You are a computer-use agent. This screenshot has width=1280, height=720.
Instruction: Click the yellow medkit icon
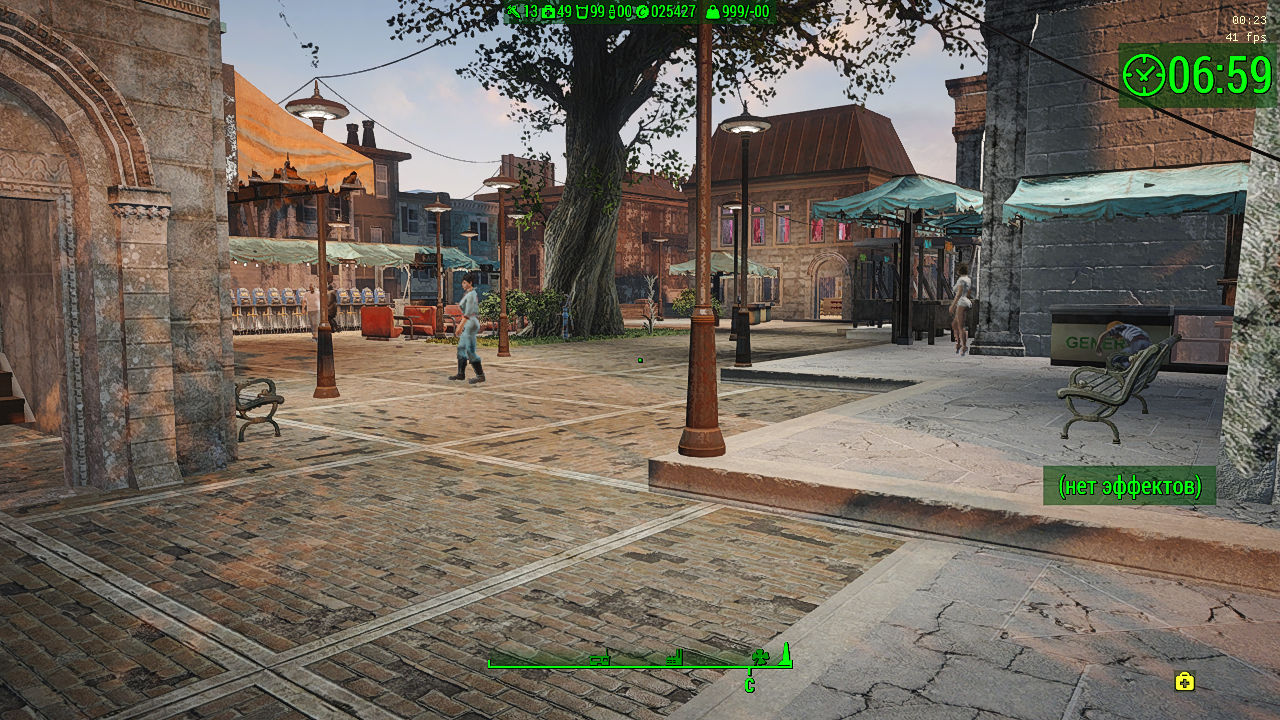point(1184,682)
